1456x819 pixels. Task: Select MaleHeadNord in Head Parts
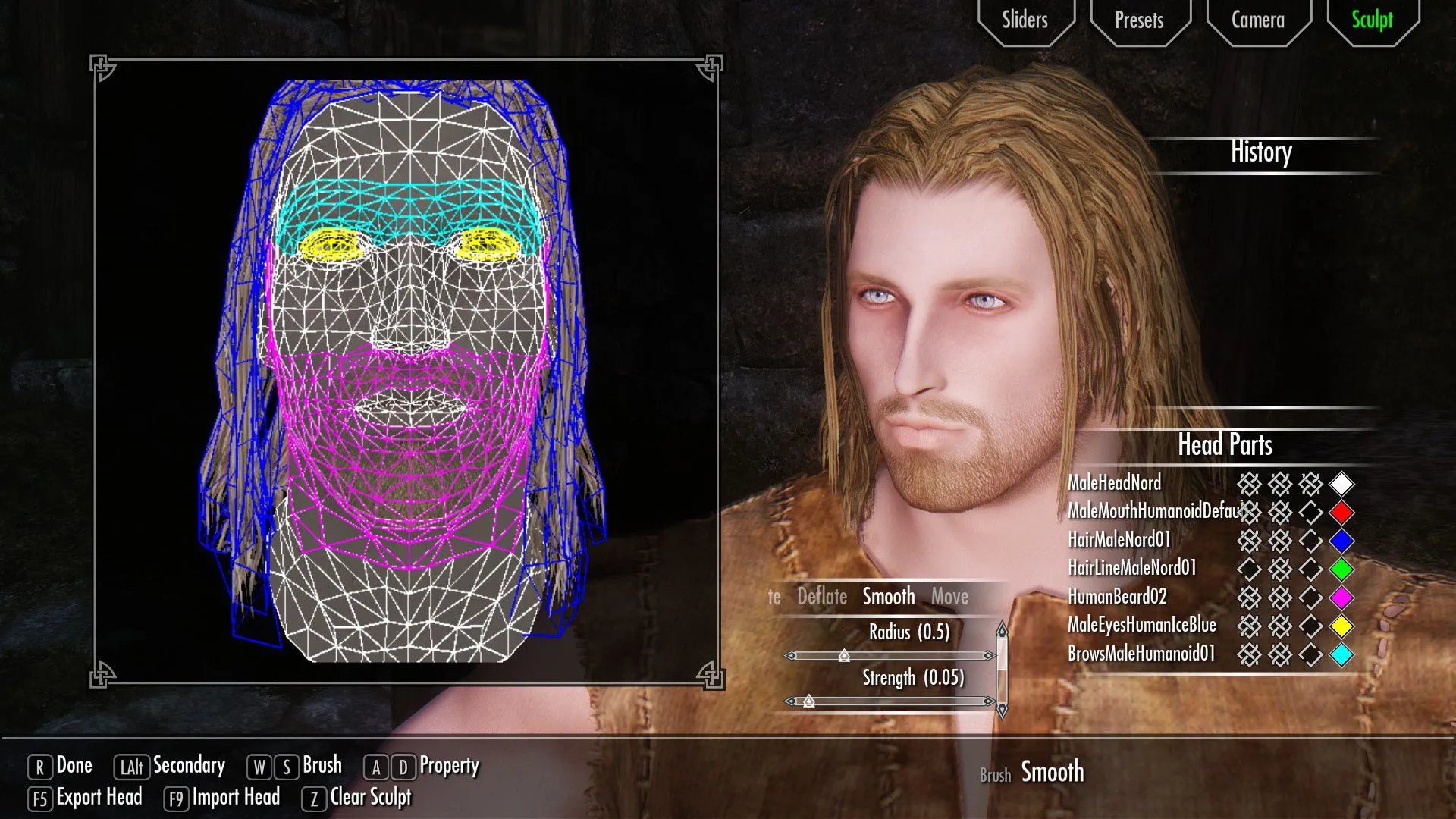click(x=1114, y=483)
